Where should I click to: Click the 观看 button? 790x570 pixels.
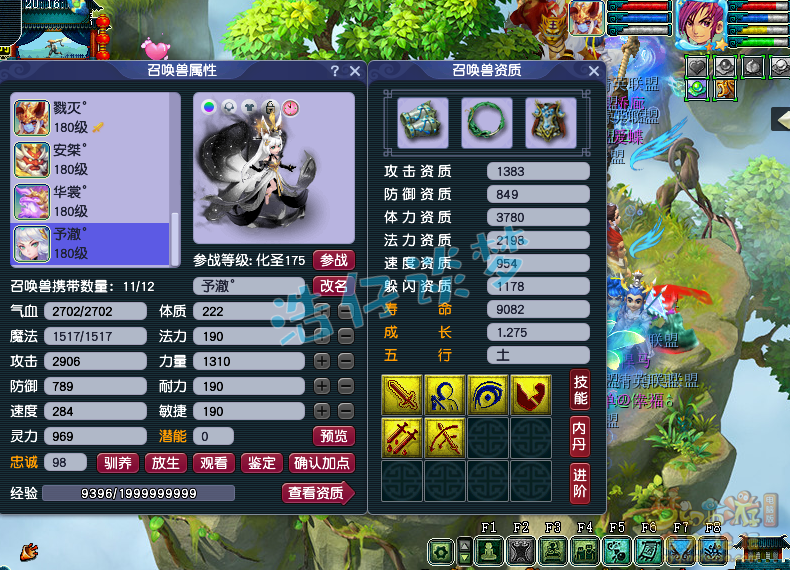pyautogui.click(x=213, y=463)
